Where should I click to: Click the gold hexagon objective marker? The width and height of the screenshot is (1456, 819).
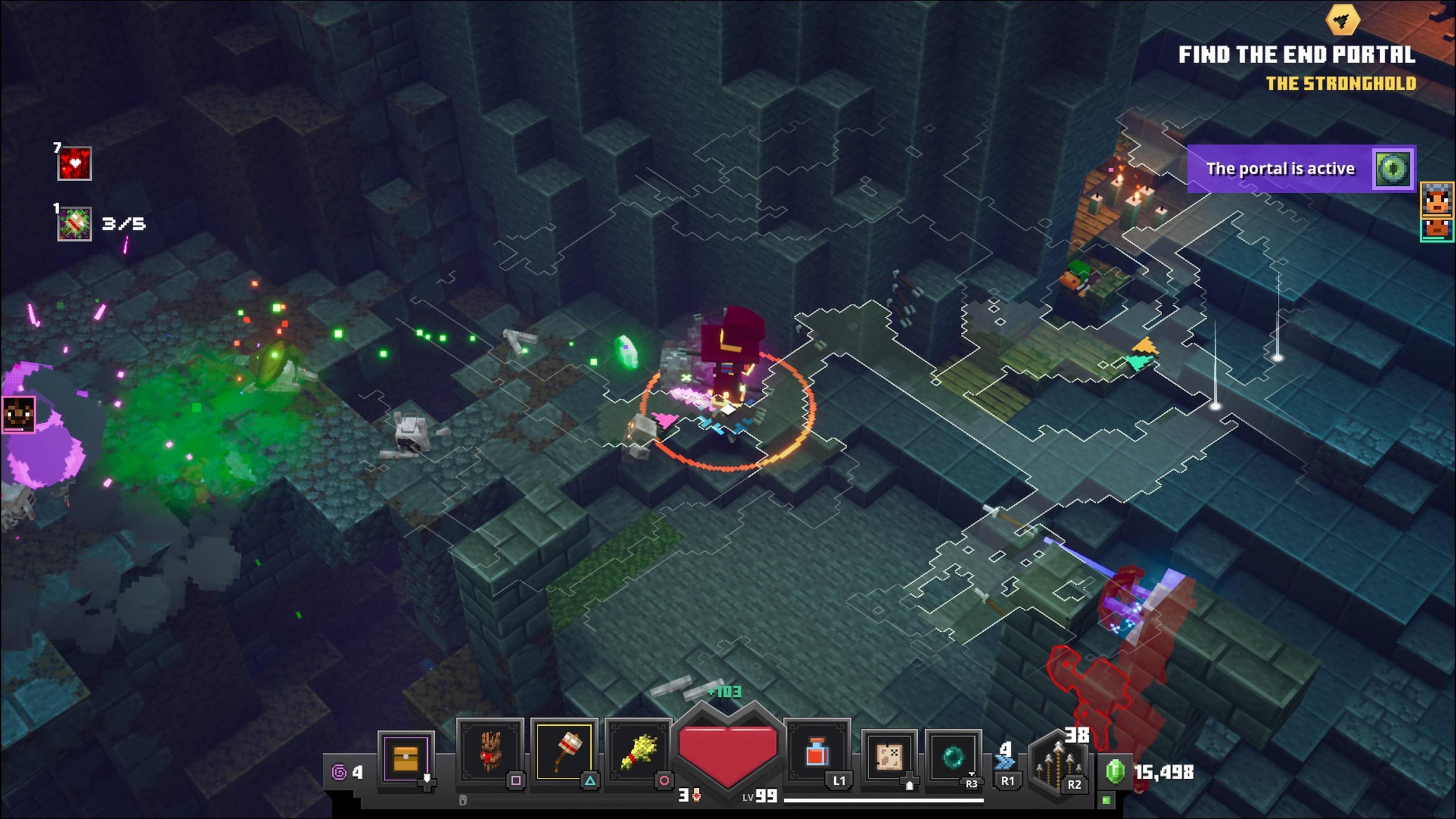coord(1343,20)
